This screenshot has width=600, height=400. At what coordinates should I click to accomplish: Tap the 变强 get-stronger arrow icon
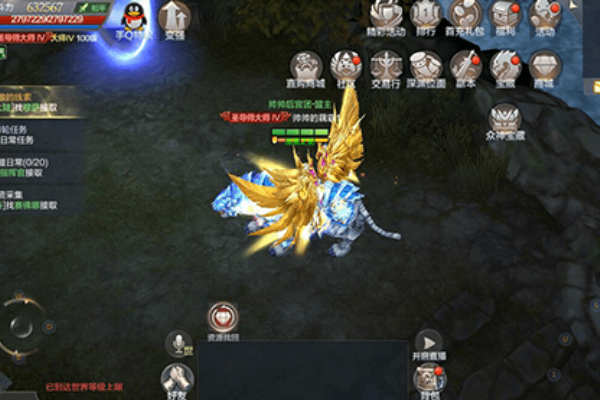click(175, 16)
